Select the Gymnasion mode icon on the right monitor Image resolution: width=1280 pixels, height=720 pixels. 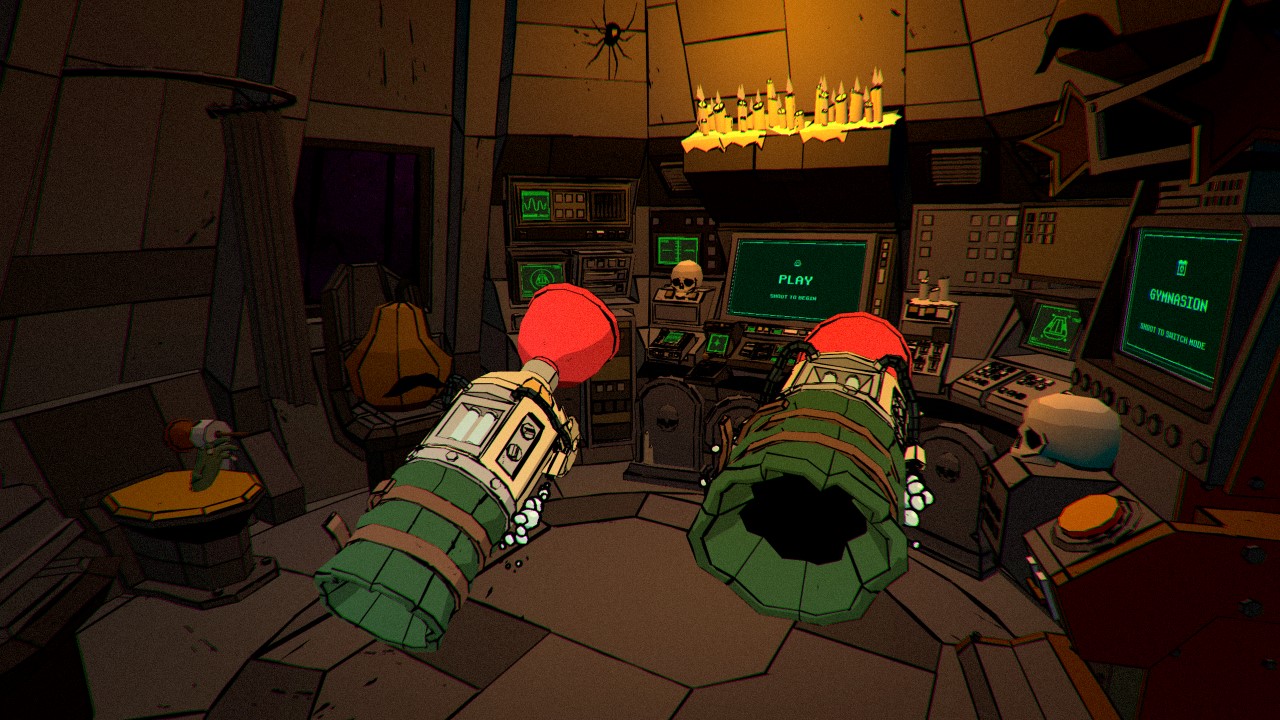click(x=1181, y=265)
